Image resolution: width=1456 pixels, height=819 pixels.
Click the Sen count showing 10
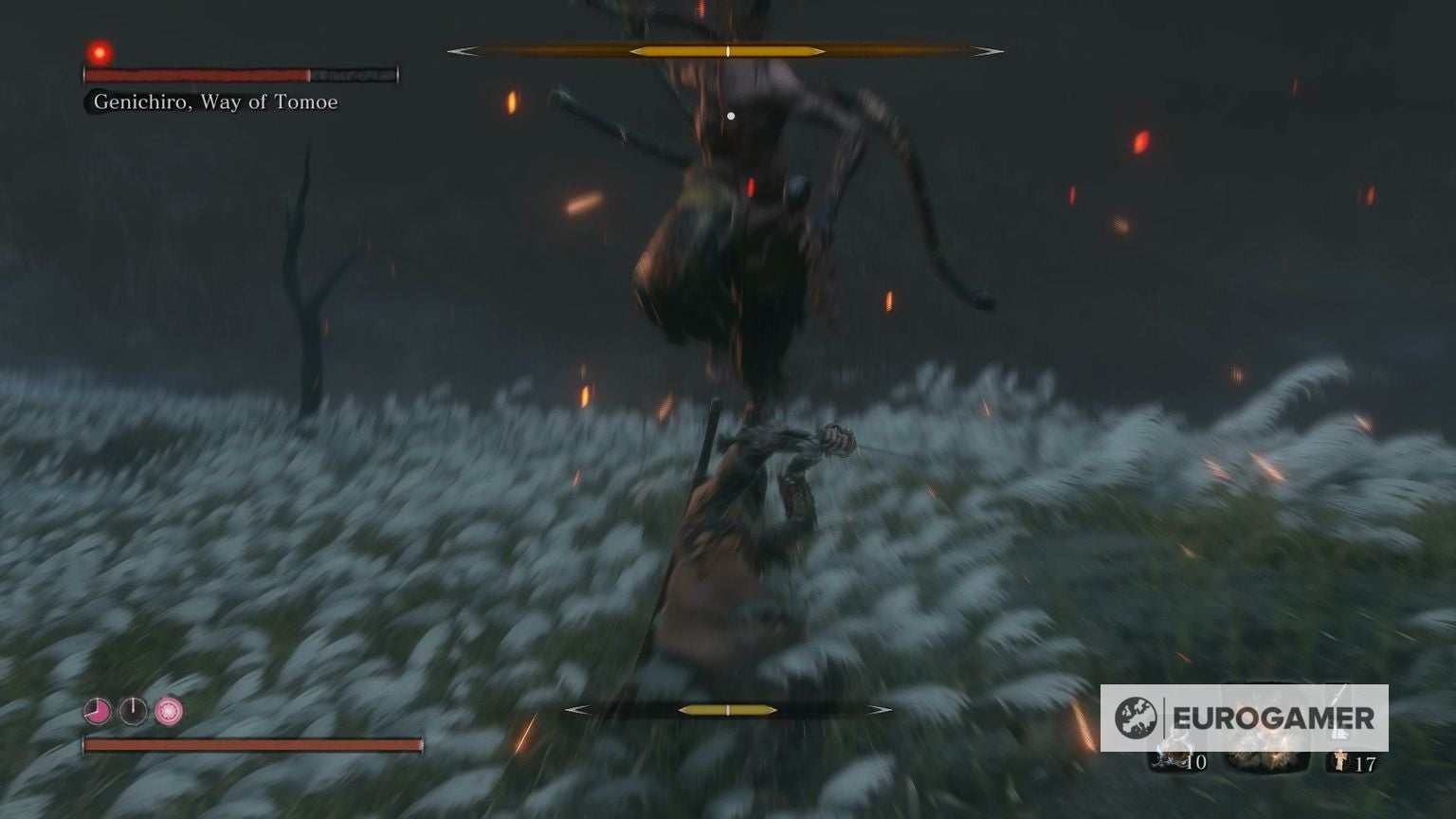click(1196, 762)
